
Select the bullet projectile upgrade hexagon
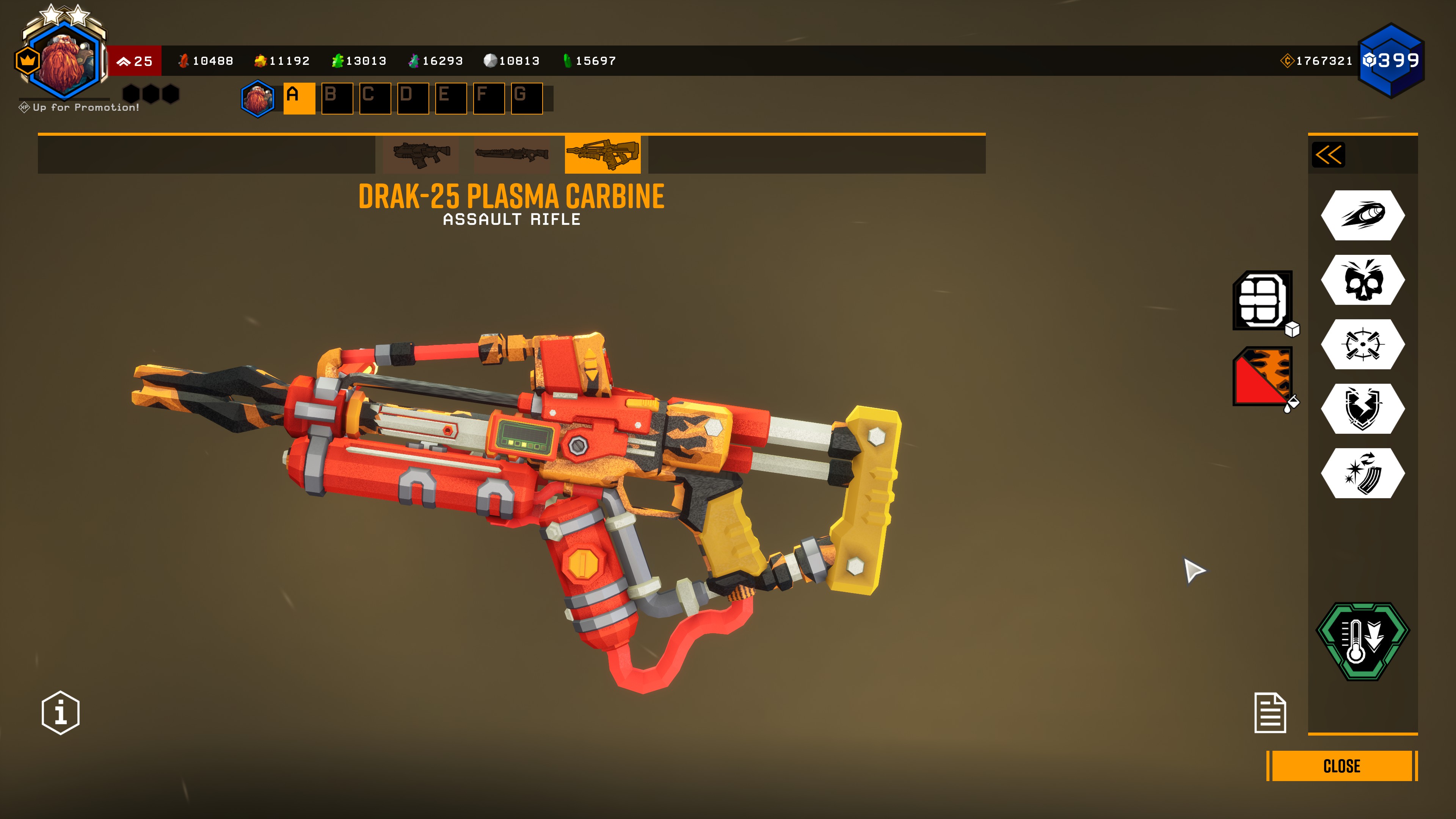click(1363, 215)
